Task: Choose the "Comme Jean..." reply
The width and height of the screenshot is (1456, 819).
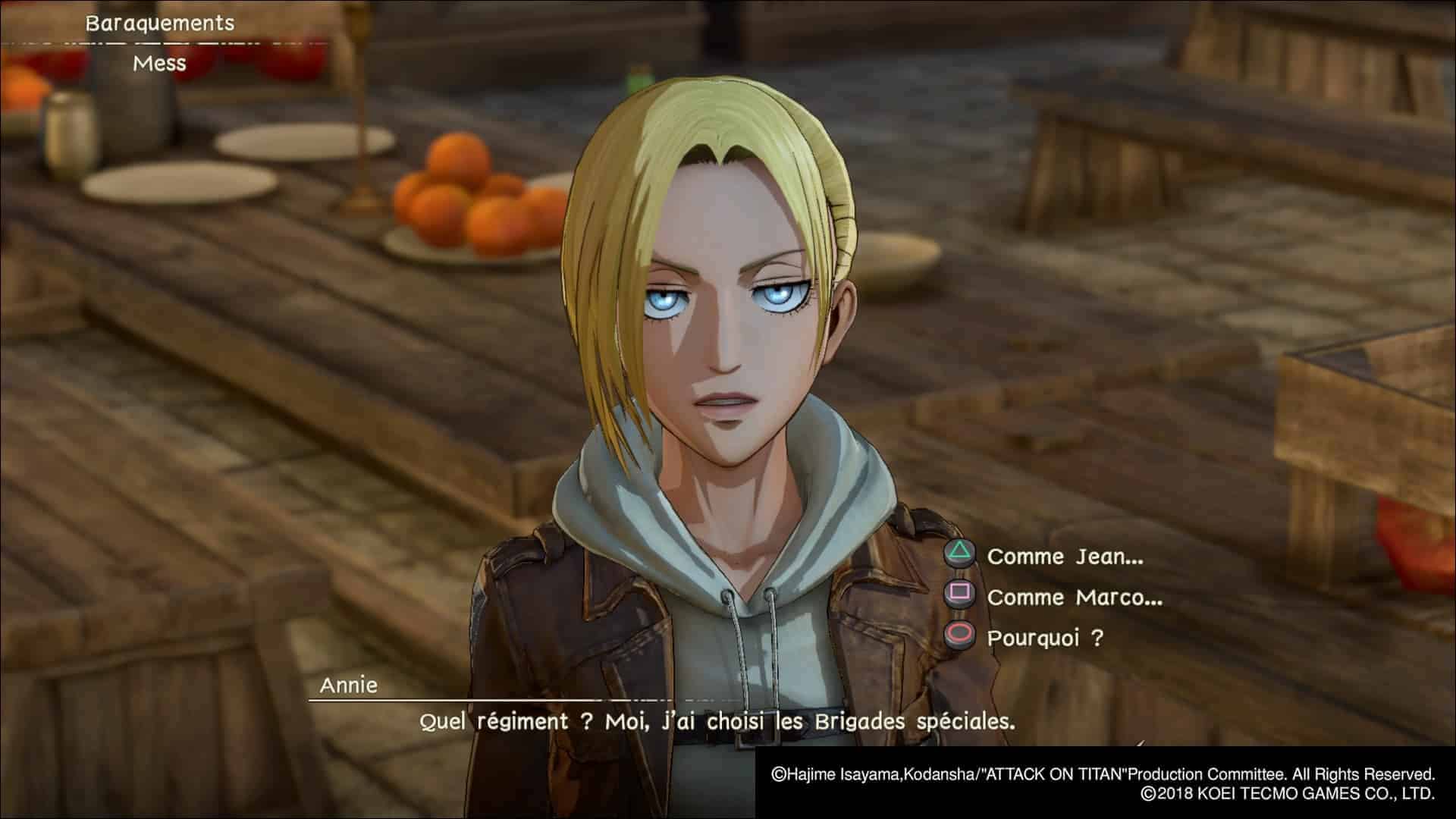Action: coord(1064,557)
